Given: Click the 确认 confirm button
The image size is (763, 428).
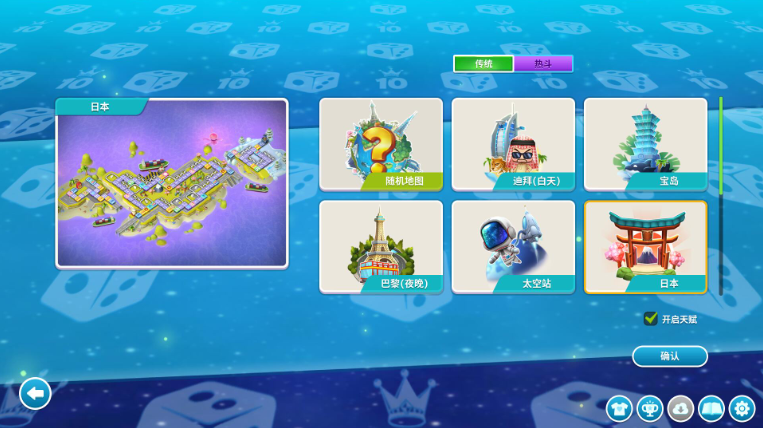Looking at the screenshot, I should point(670,356).
